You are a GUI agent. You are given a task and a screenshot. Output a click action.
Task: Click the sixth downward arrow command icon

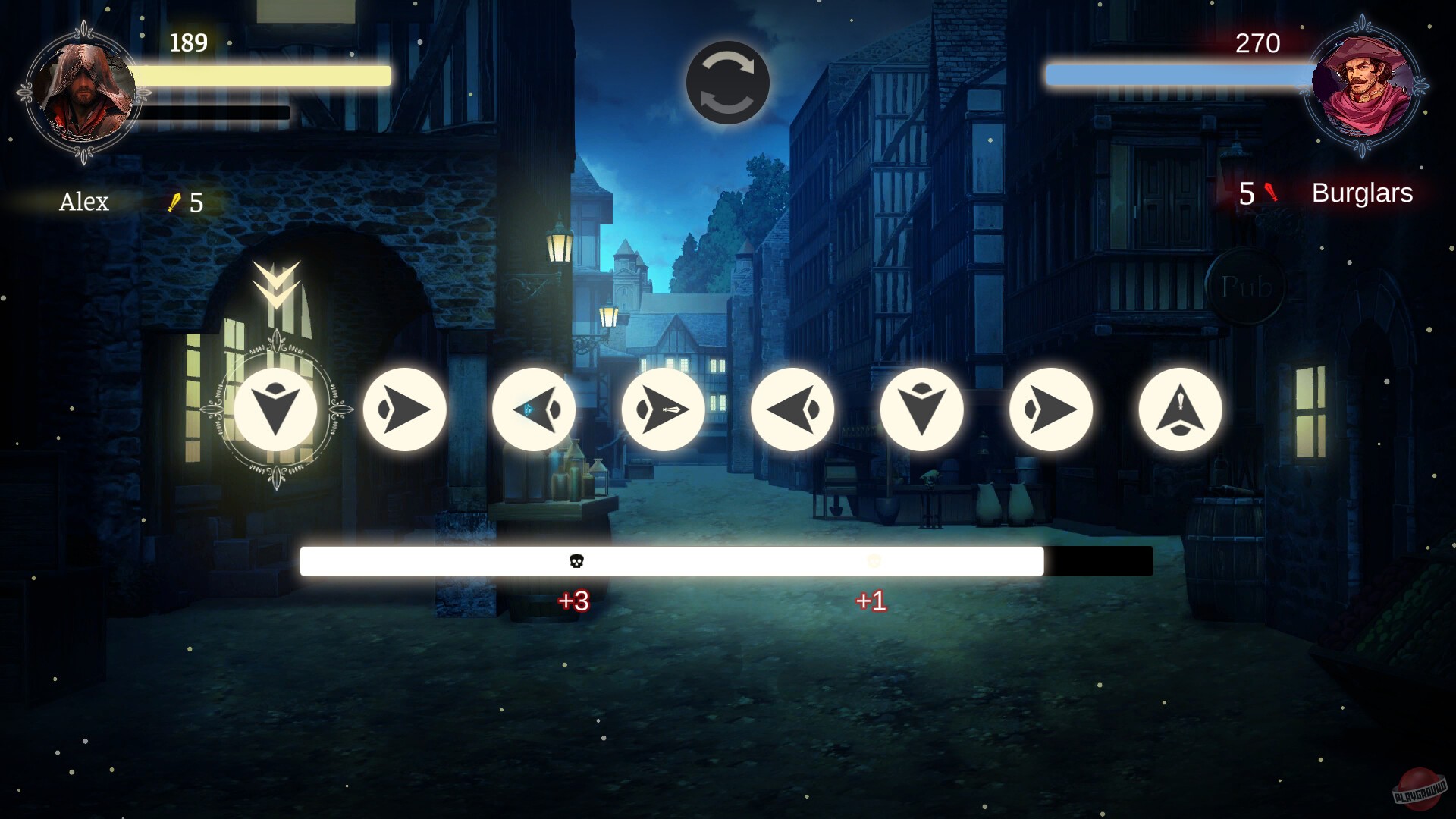pos(921,409)
